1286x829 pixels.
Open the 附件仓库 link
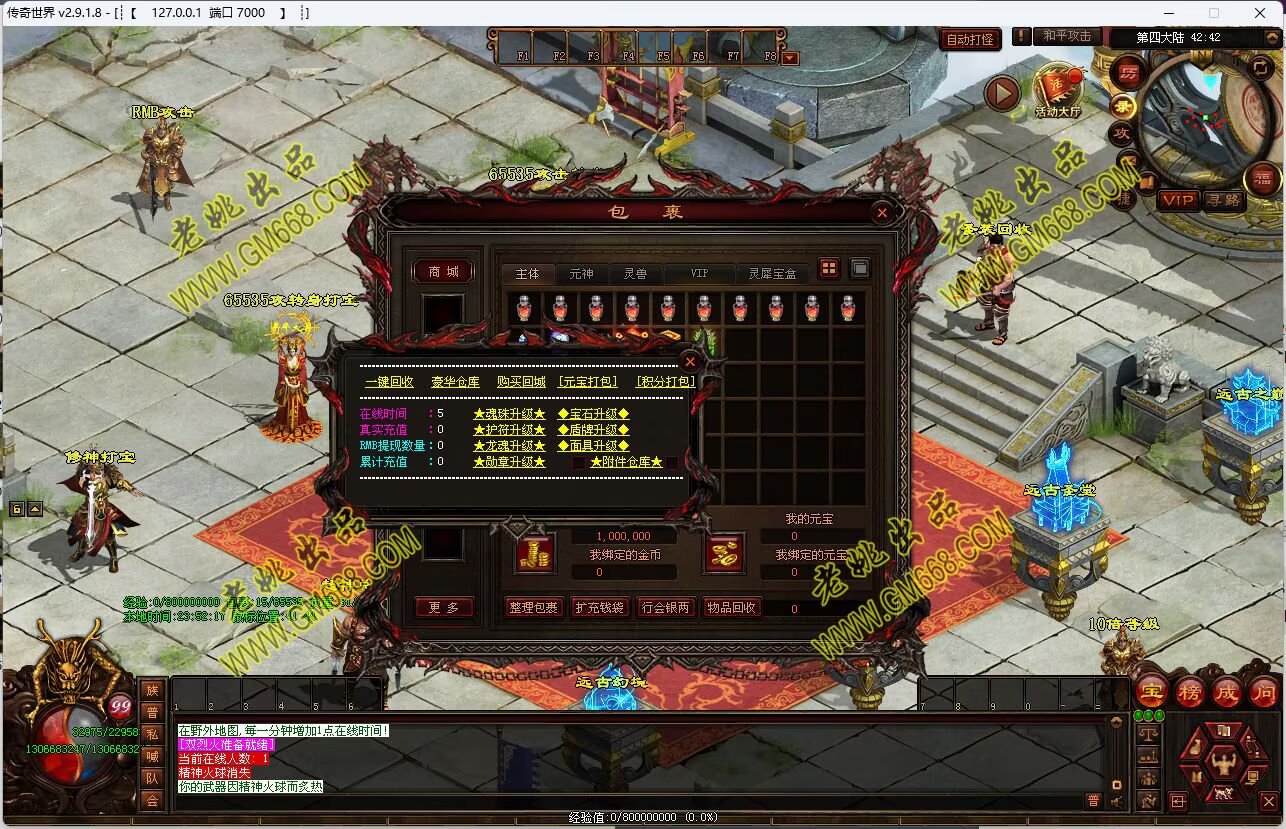[x=626, y=462]
